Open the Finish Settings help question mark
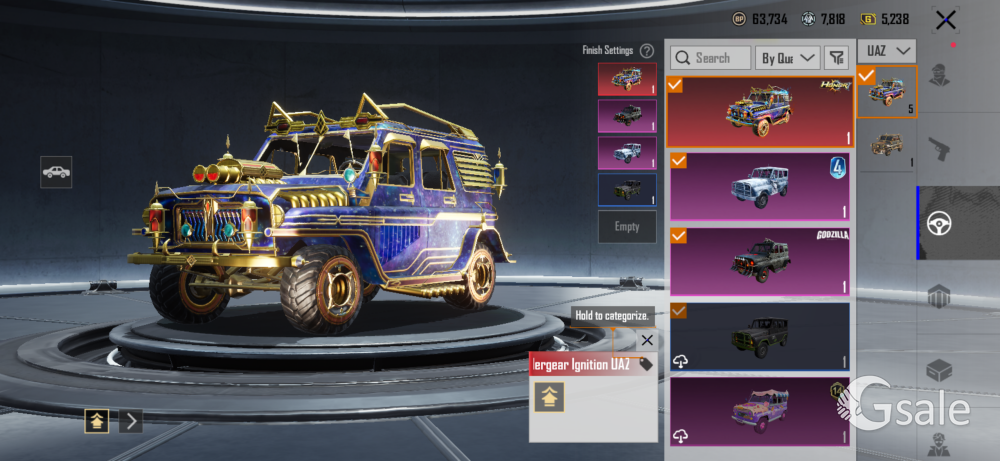This screenshot has height=461, width=1000. 647,50
